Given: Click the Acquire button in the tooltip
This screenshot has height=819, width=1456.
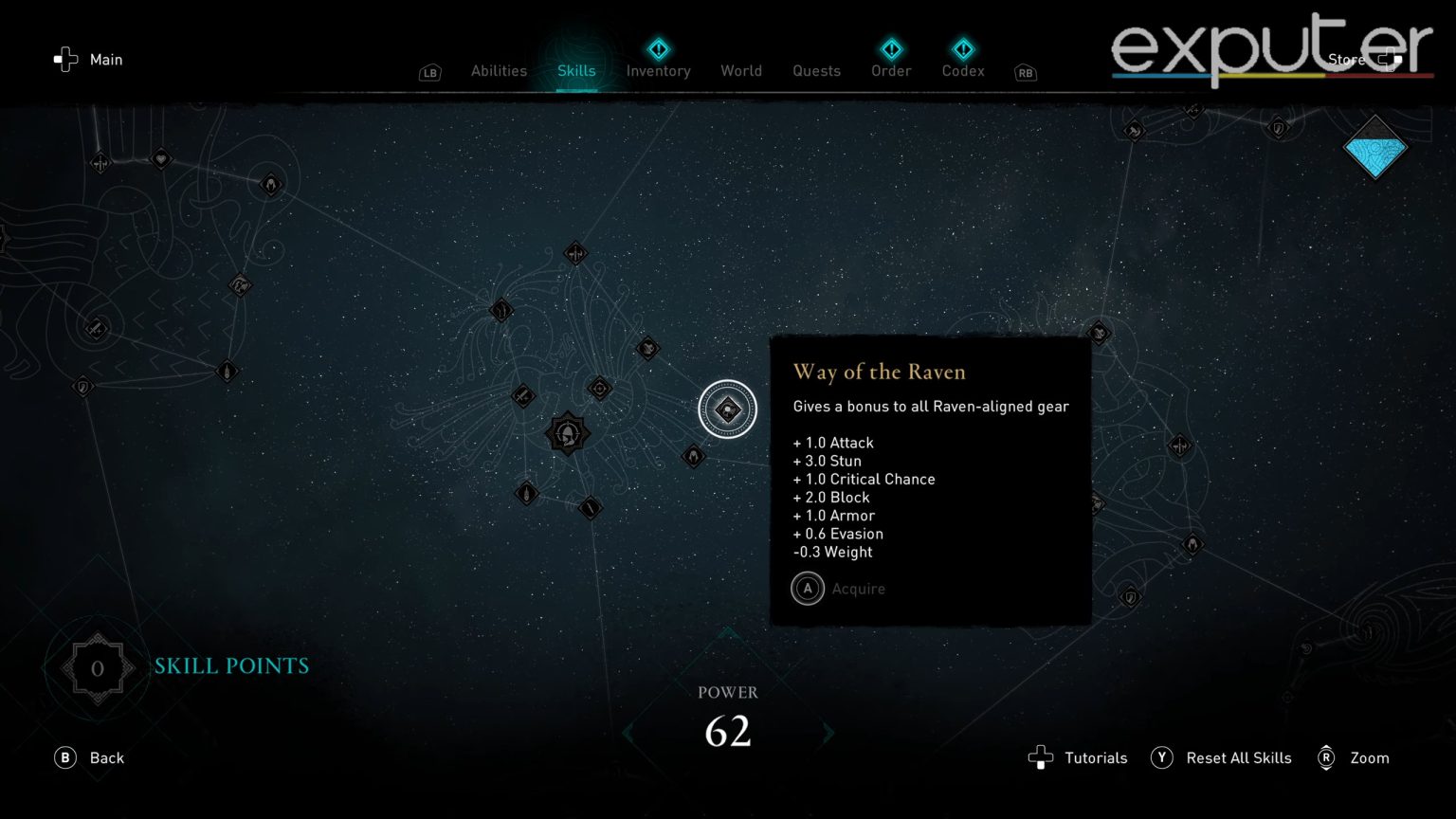Looking at the screenshot, I should click(838, 589).
